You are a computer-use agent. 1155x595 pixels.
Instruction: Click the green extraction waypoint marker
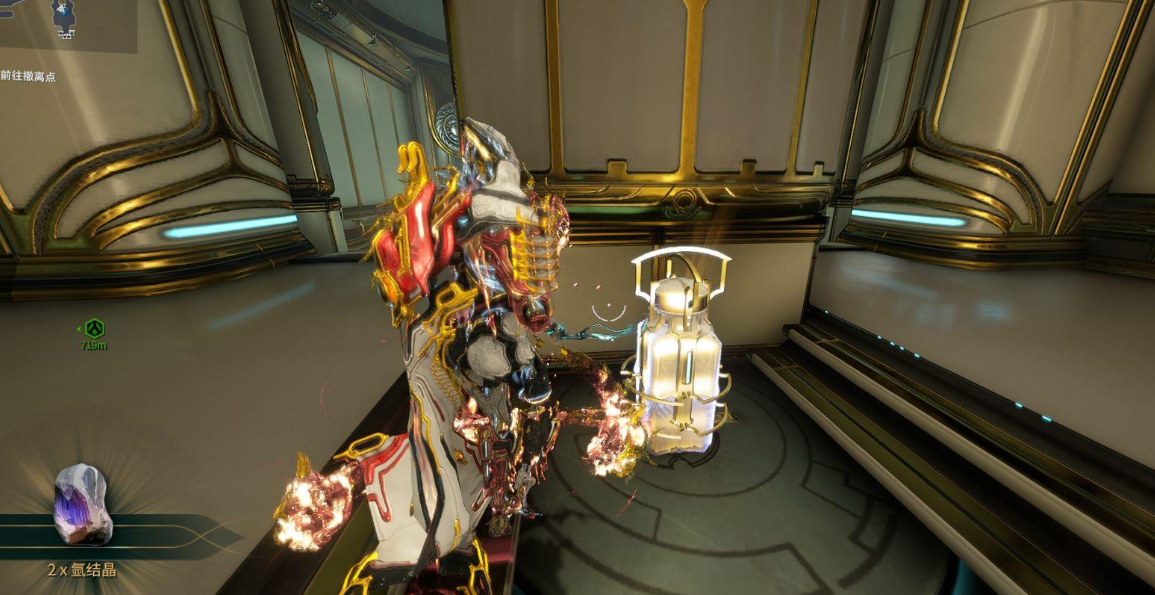(x=94, y=328)
